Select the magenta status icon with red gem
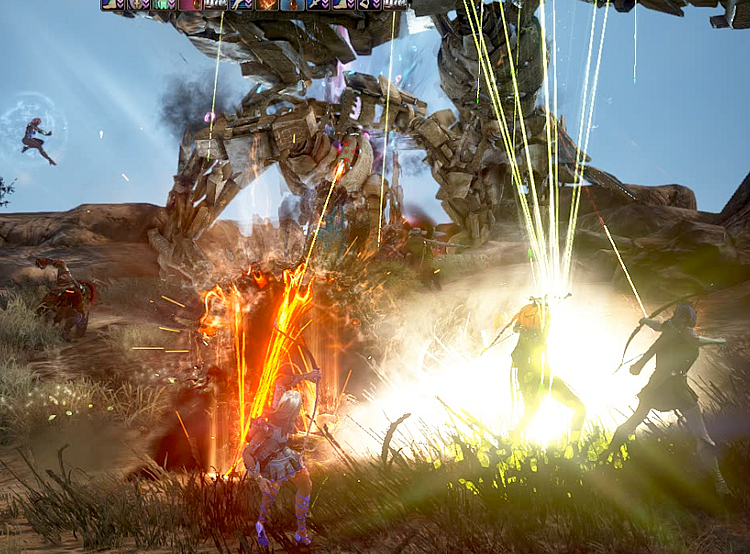The width and height of the screenshot is (750, 554). [x=190, y=4]
